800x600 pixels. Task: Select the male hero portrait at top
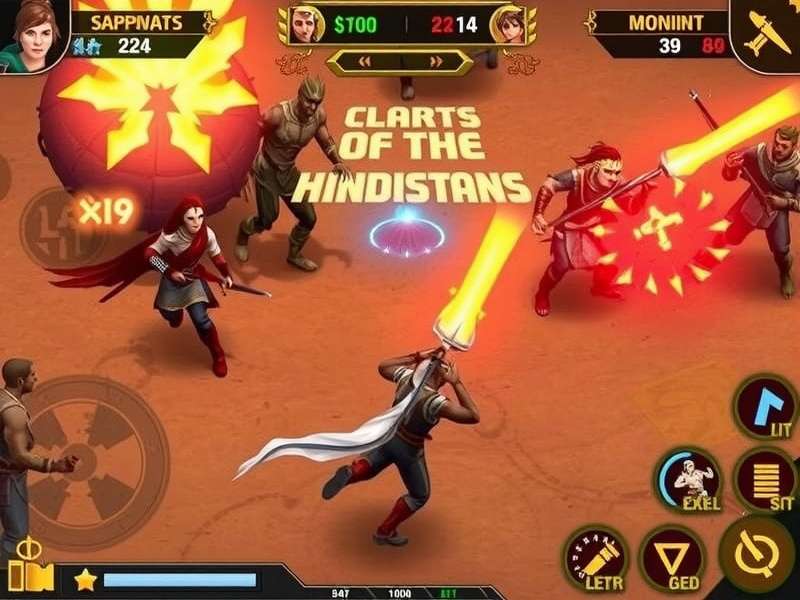click(x=307, y=25)
